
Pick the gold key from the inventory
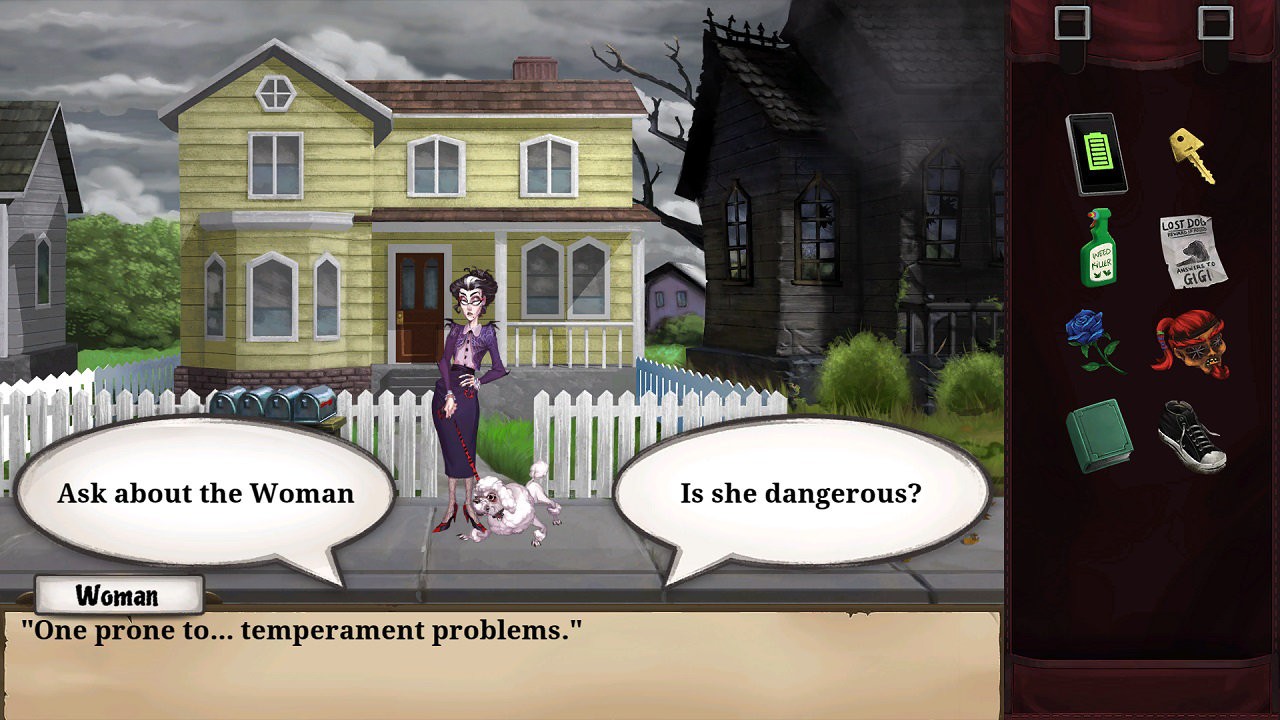pyautogui.click(x=1192, y=156)
